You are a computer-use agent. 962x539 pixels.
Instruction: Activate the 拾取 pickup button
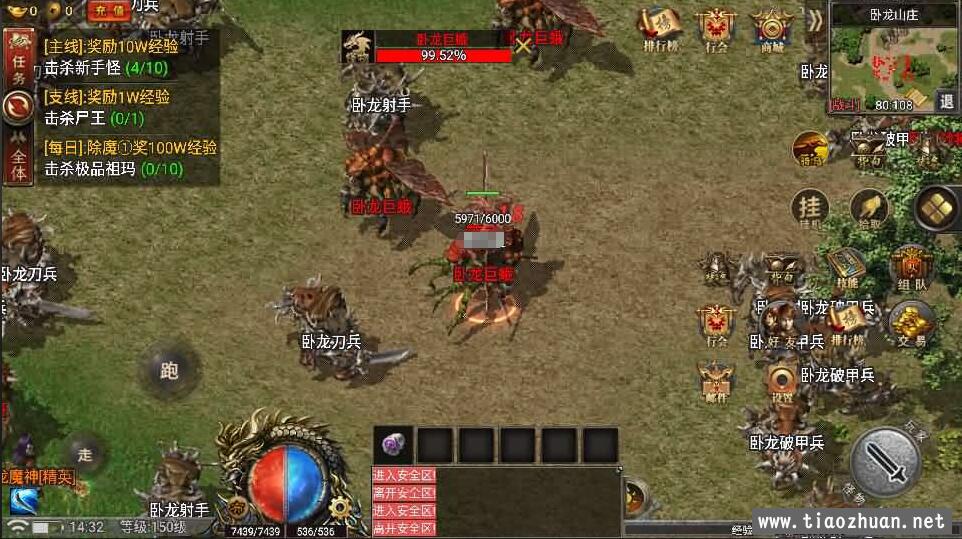869,209
